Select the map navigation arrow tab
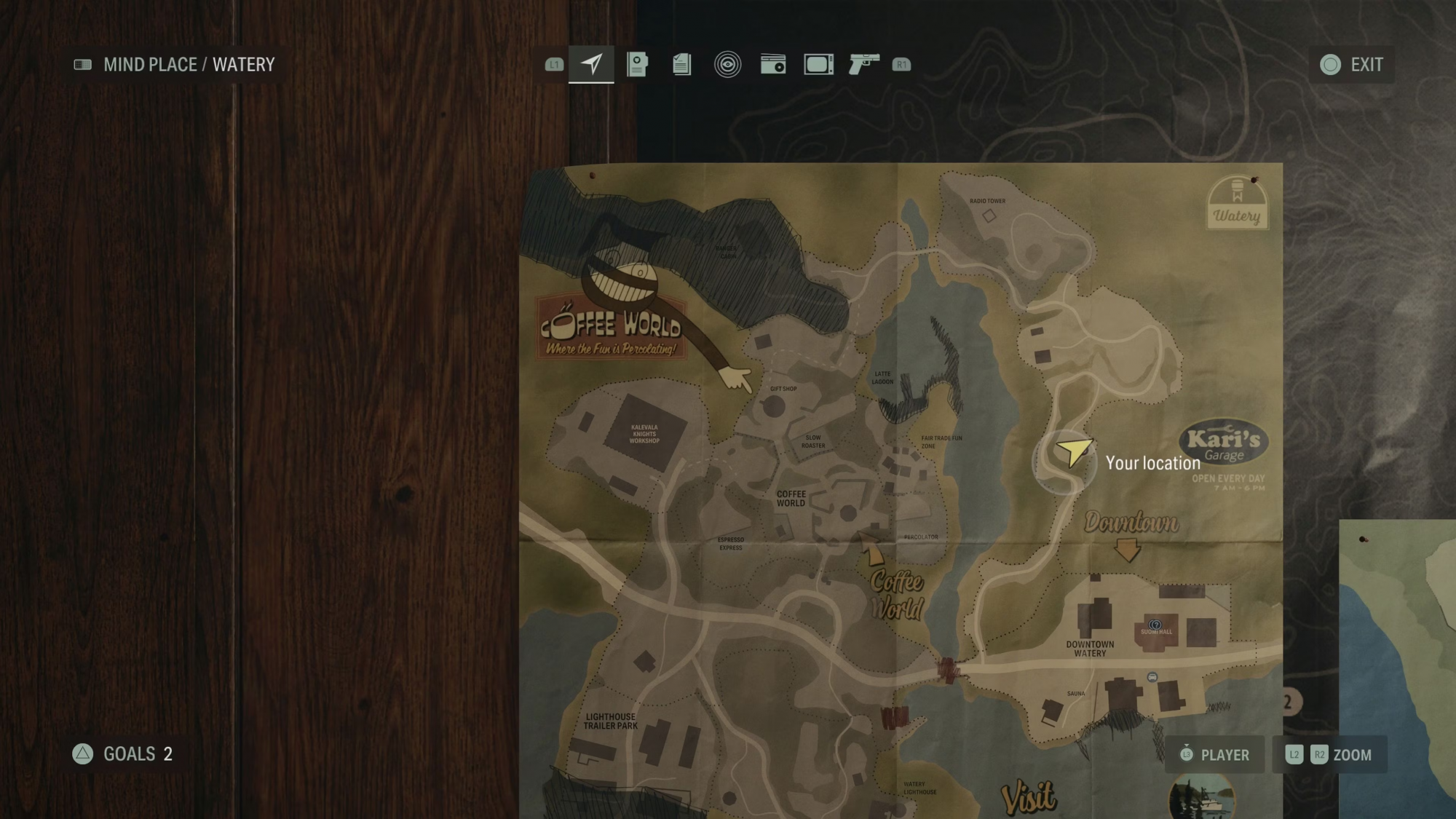This screenshot has width=1456, height=819. 591,64
